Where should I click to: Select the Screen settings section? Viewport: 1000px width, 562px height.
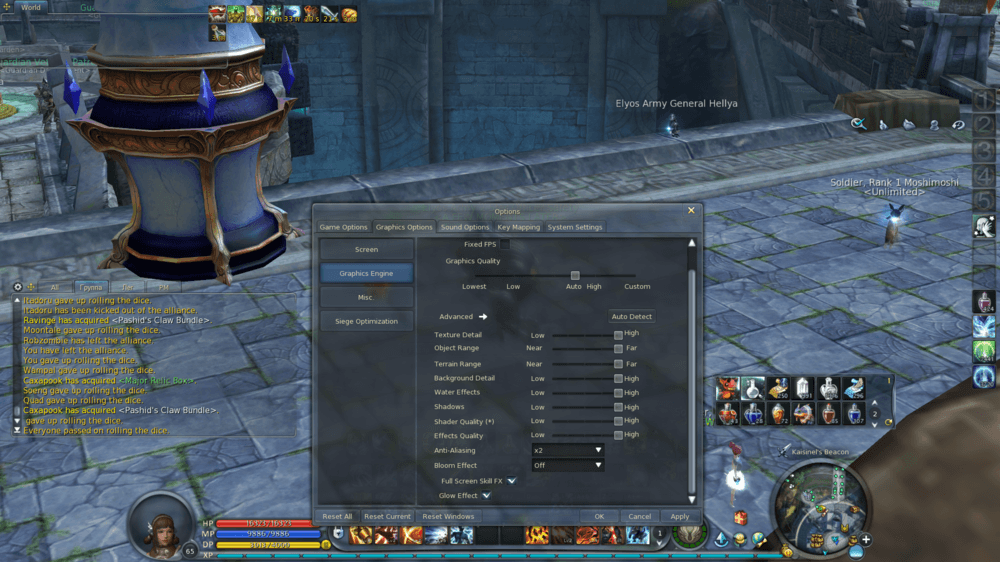[x=366, y=249]
